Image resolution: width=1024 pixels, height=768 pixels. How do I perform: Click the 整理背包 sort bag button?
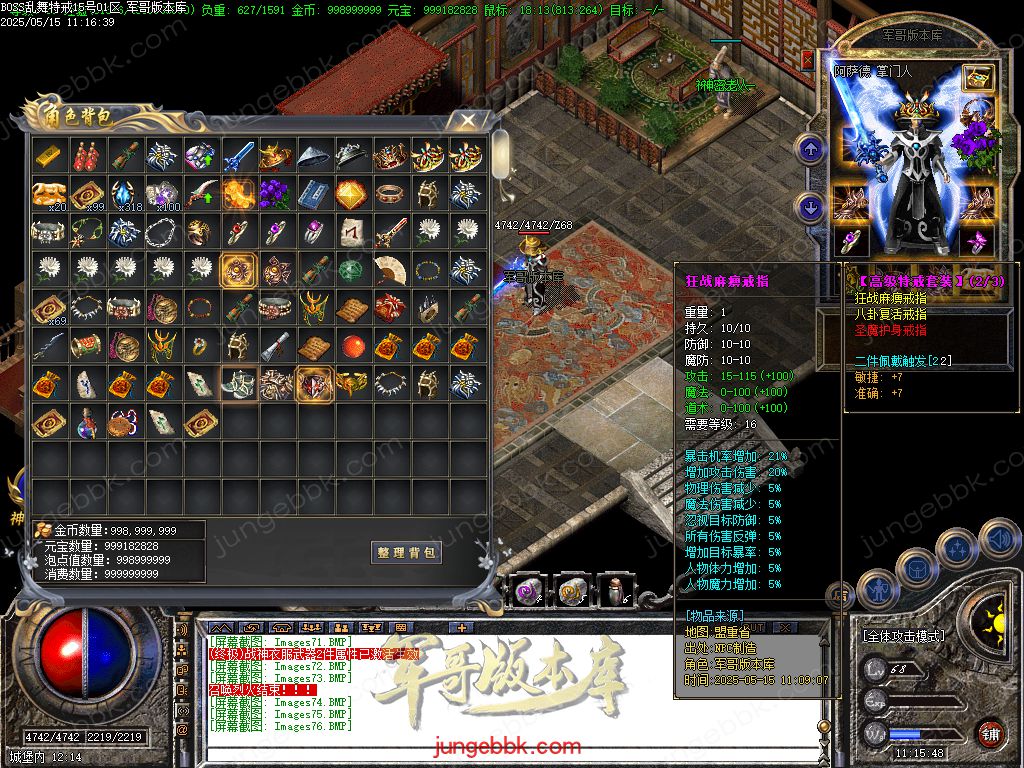pos(406,553)
